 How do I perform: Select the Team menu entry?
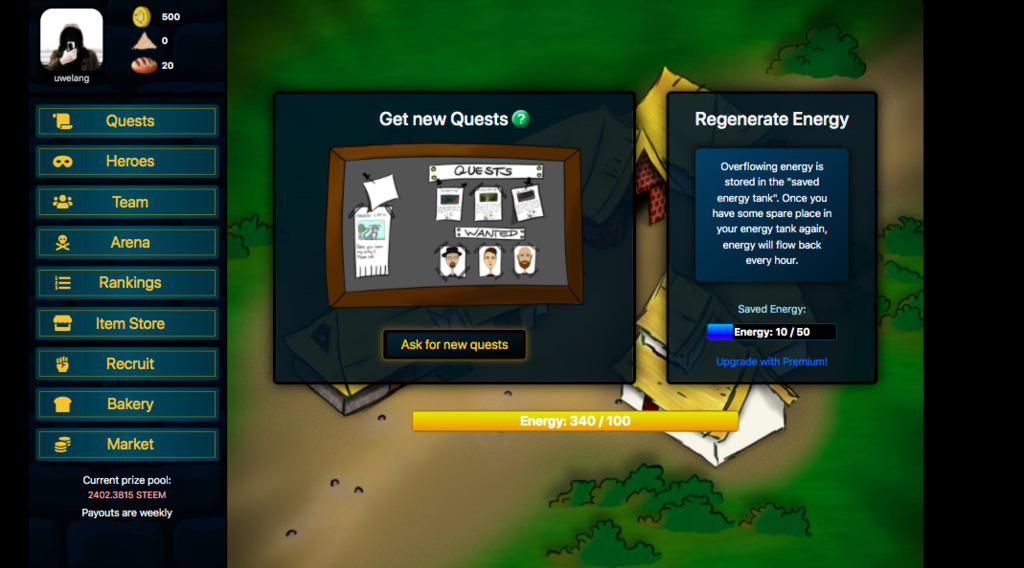[127, 202]
